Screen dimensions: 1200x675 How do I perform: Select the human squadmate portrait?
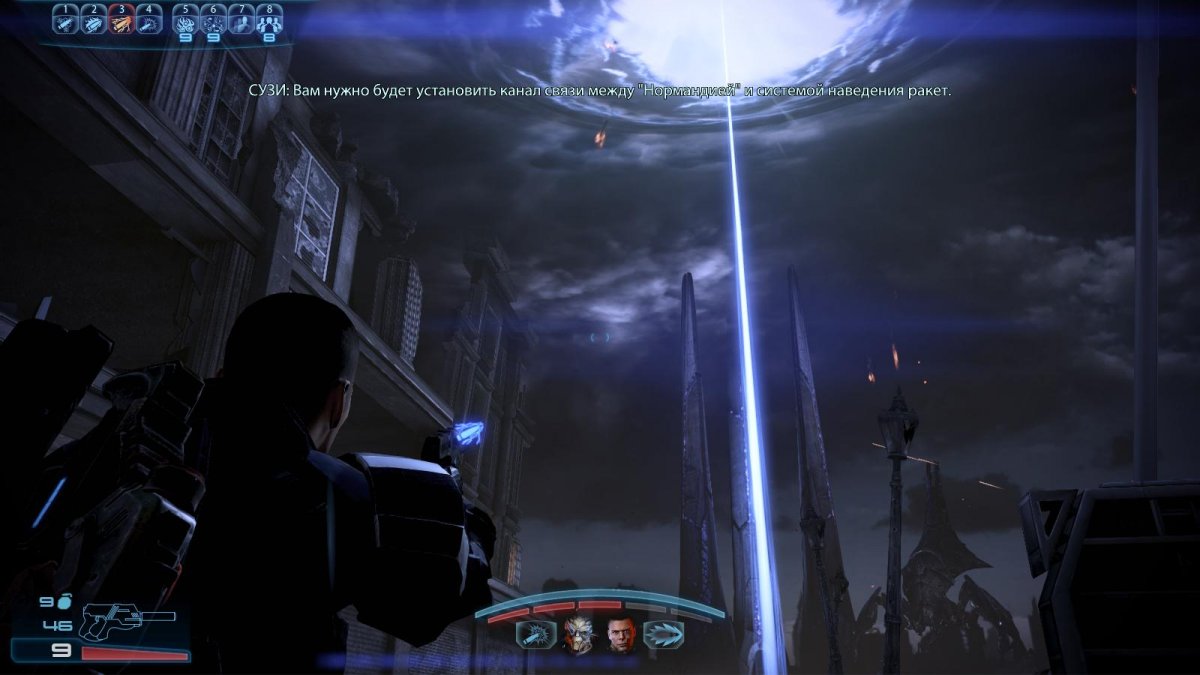pos(621,634)
